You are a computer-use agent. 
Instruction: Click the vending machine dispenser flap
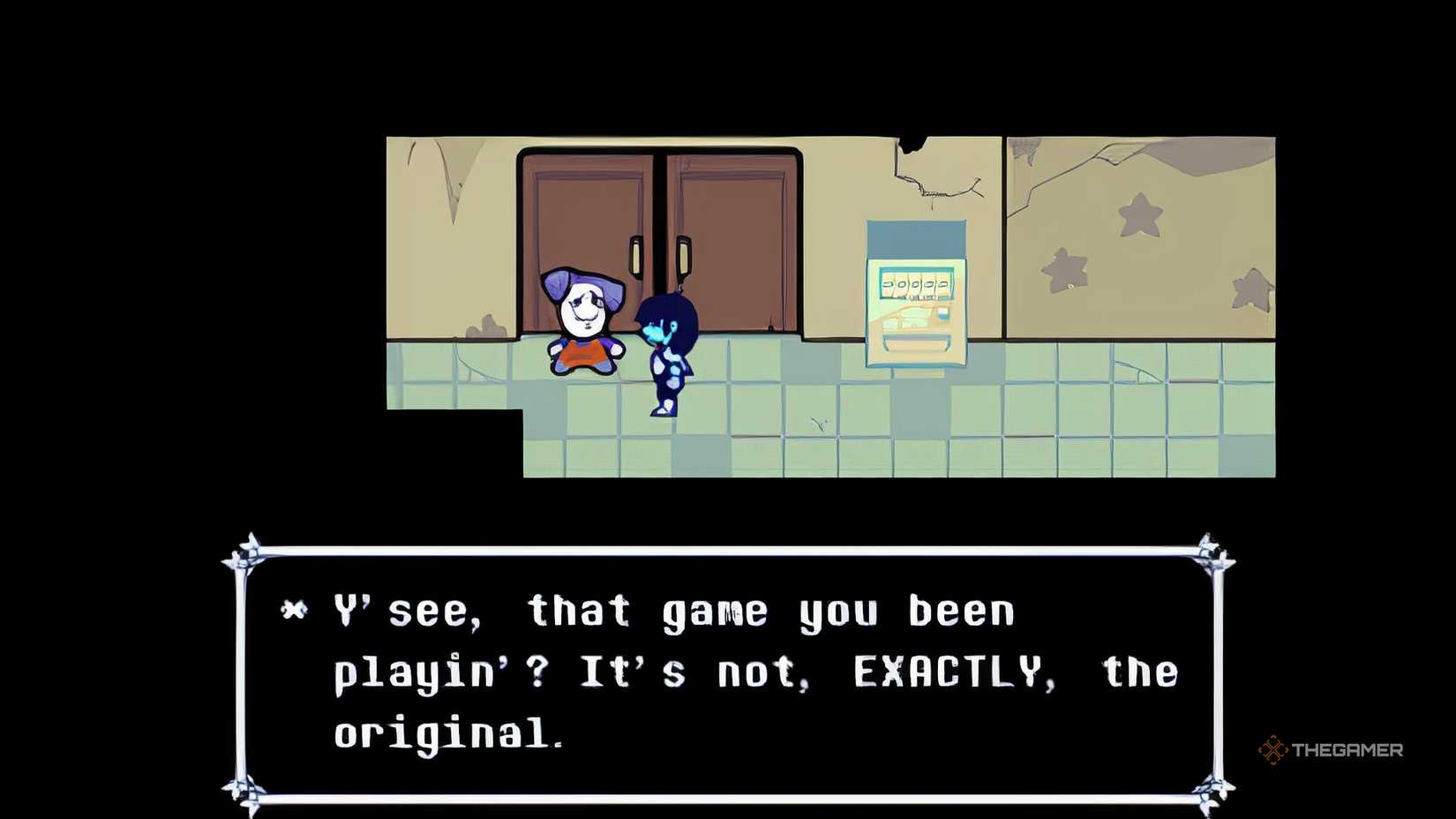918,344
